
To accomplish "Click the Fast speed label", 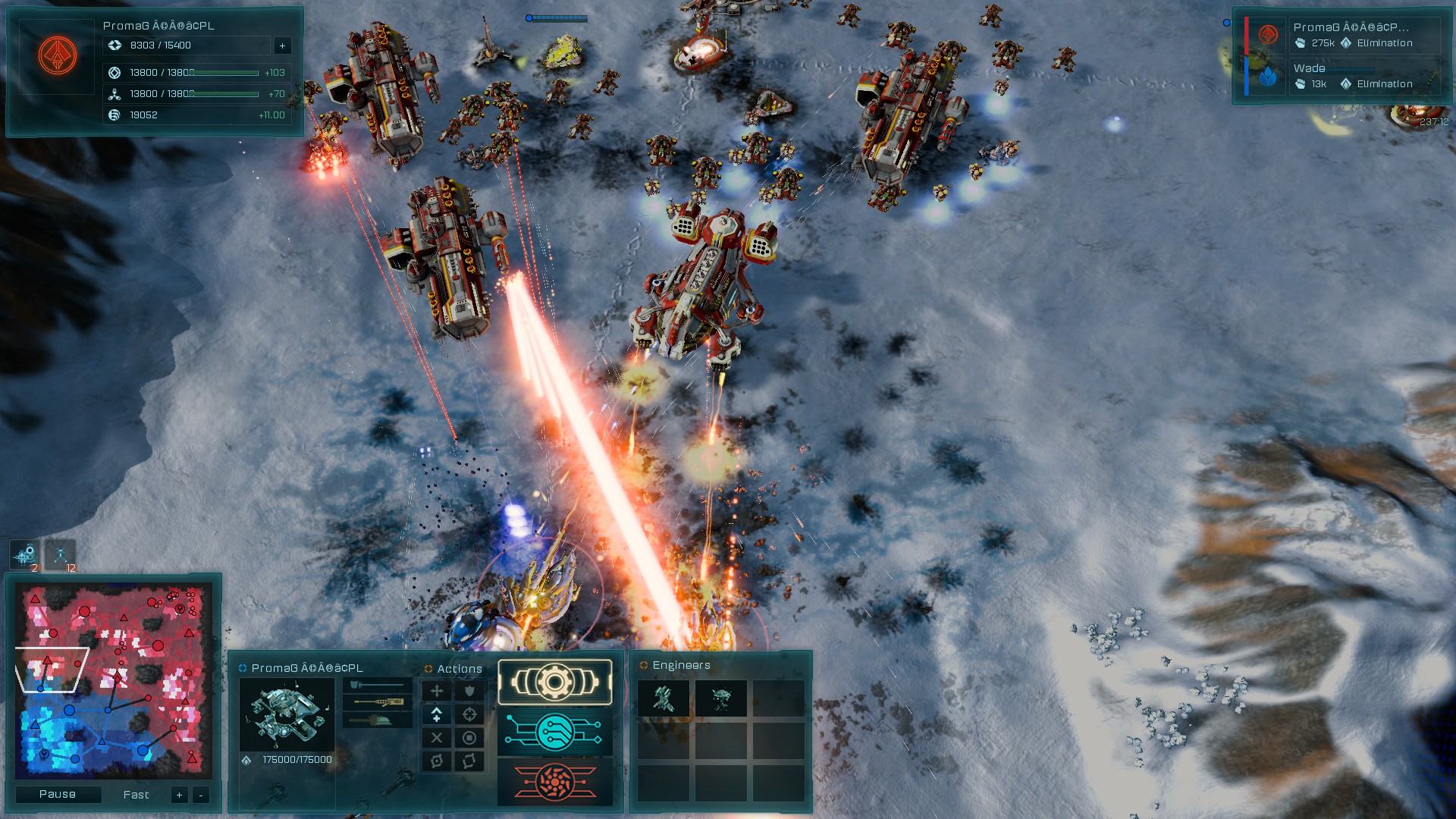I will click(x=135, y=795).
